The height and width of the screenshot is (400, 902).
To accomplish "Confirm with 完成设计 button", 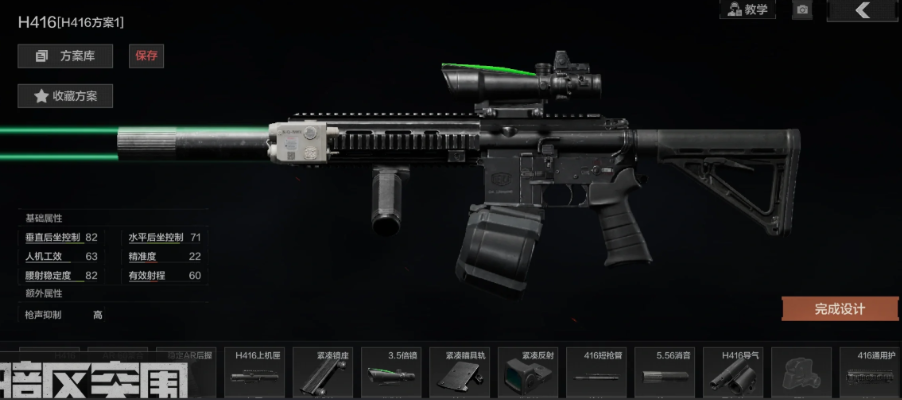I will click(839, 309).
